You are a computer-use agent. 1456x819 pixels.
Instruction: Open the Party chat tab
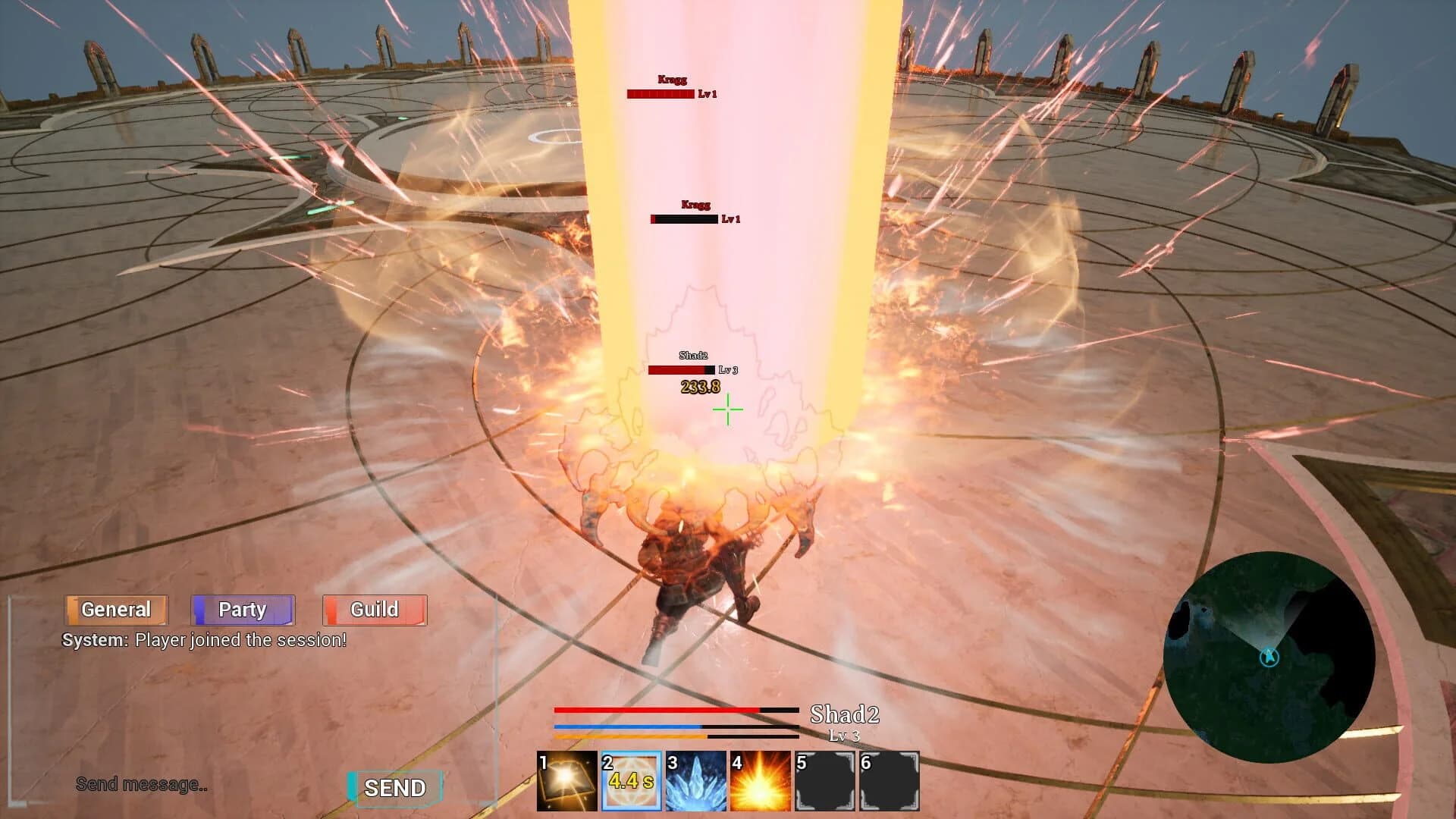[243, 609]
